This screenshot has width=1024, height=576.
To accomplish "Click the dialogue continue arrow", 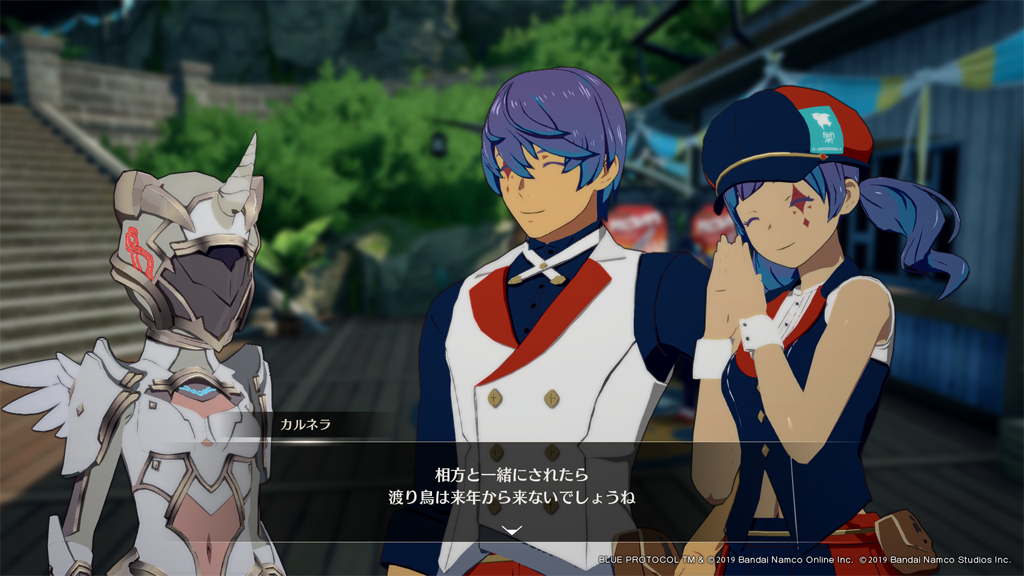I will 511,530.
